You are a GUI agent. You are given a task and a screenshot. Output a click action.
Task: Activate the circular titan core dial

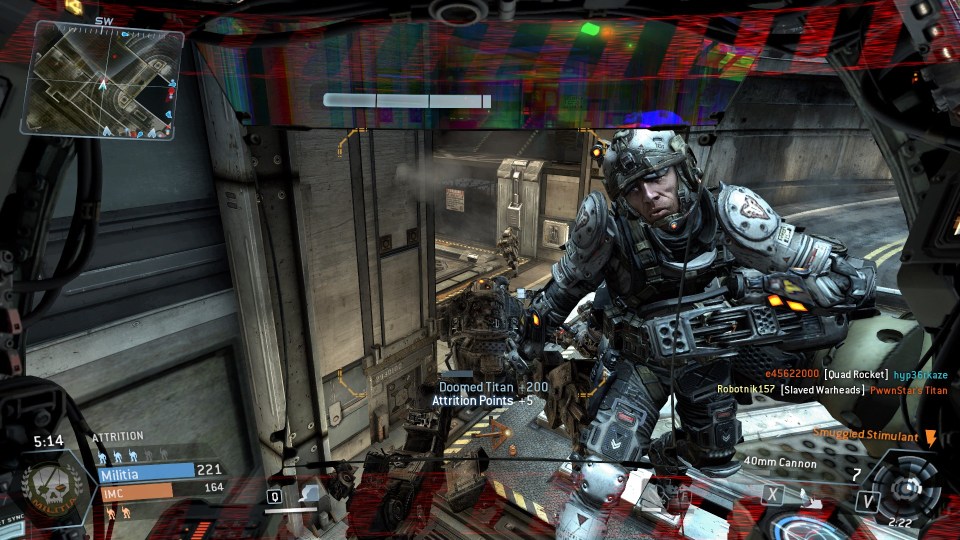(905, 487)
